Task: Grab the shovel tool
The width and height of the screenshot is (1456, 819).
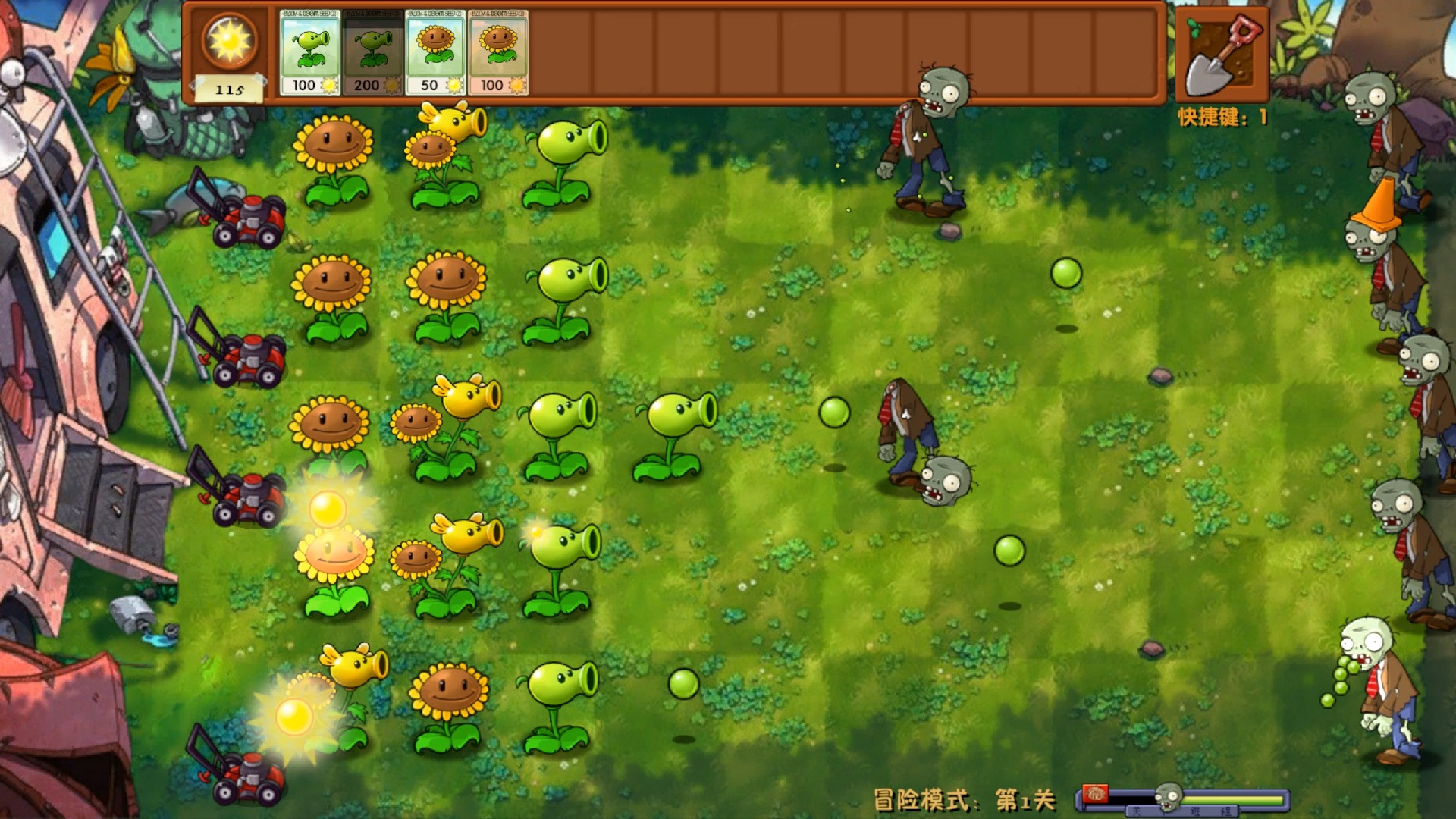Action: click(1222, 55)
